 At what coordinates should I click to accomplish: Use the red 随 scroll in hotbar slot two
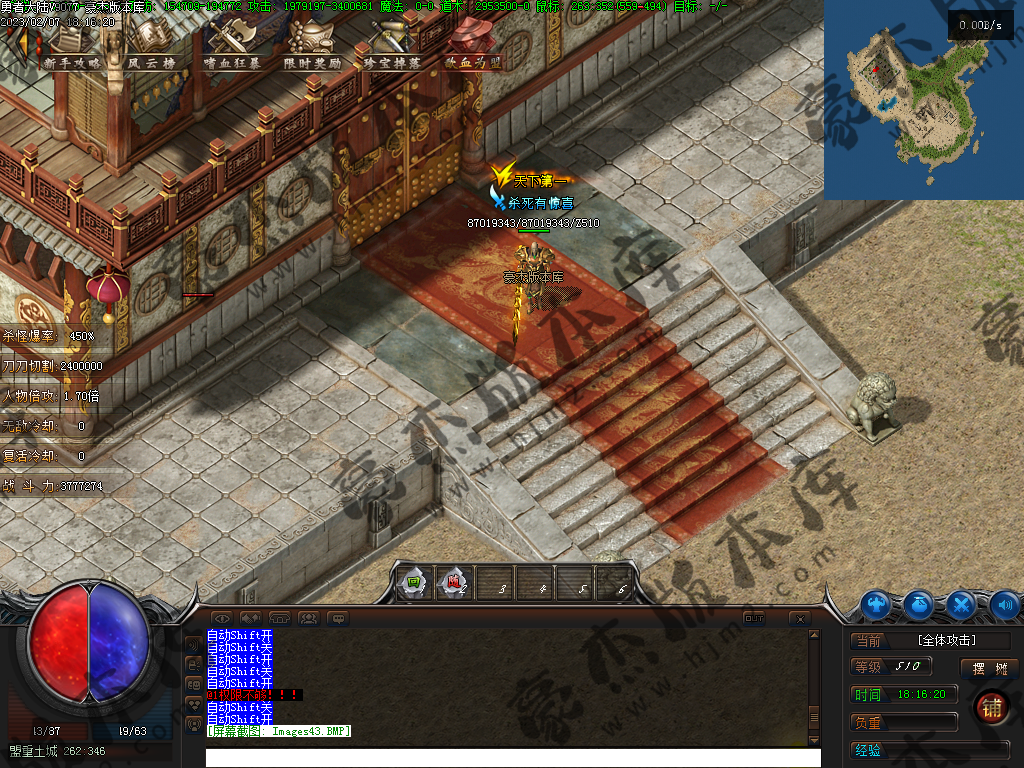pos(453,582)
